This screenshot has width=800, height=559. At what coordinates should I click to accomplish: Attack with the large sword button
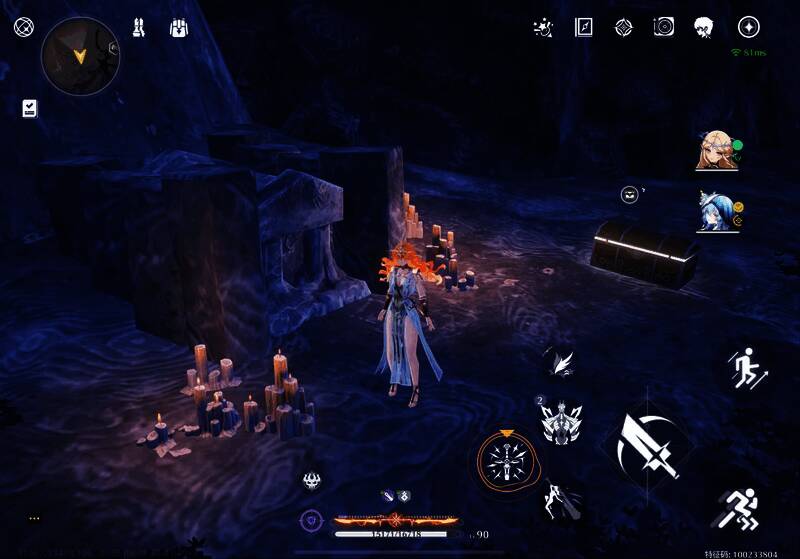coord(647,443)
